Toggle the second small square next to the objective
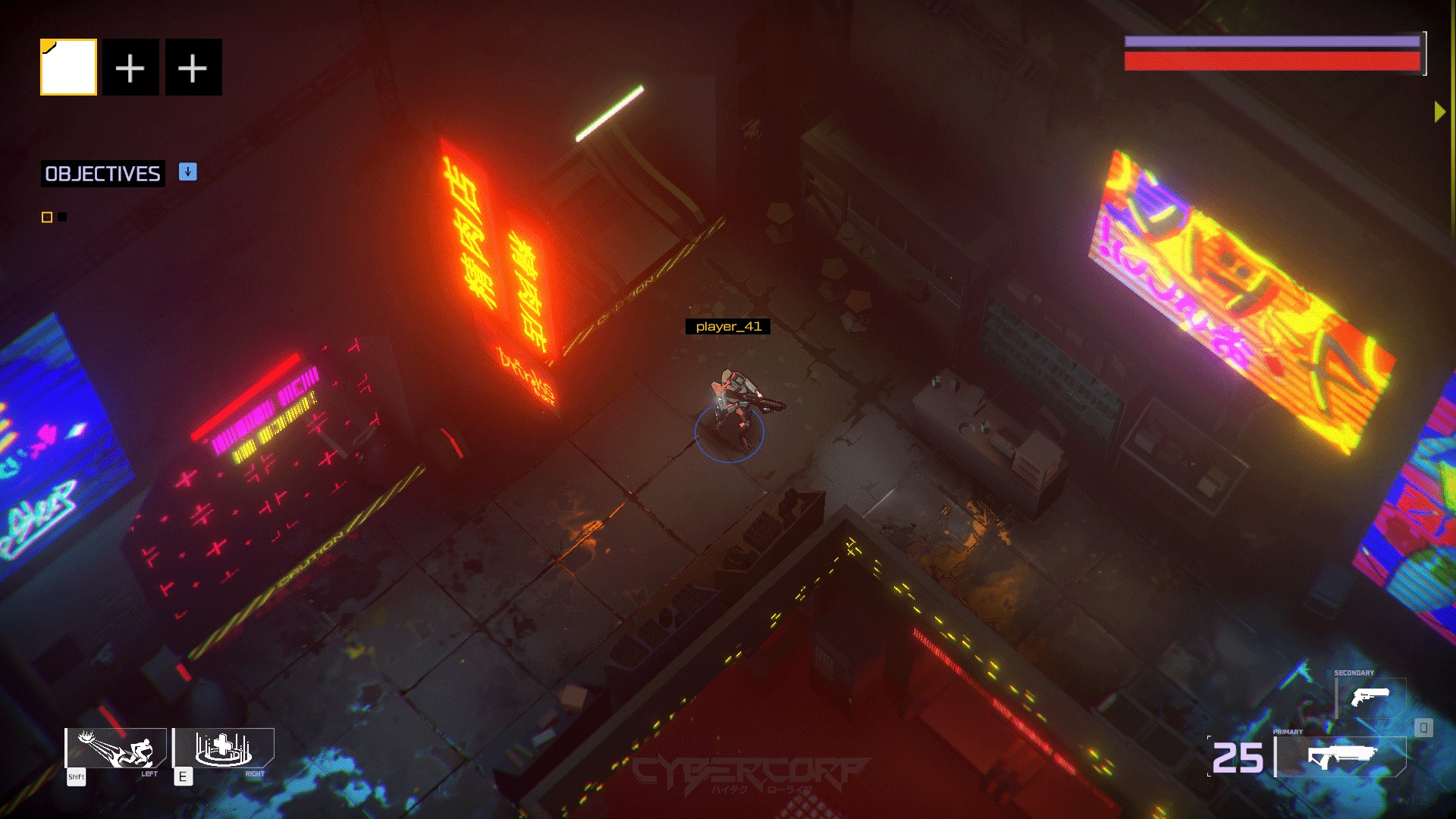 (61, 216)
